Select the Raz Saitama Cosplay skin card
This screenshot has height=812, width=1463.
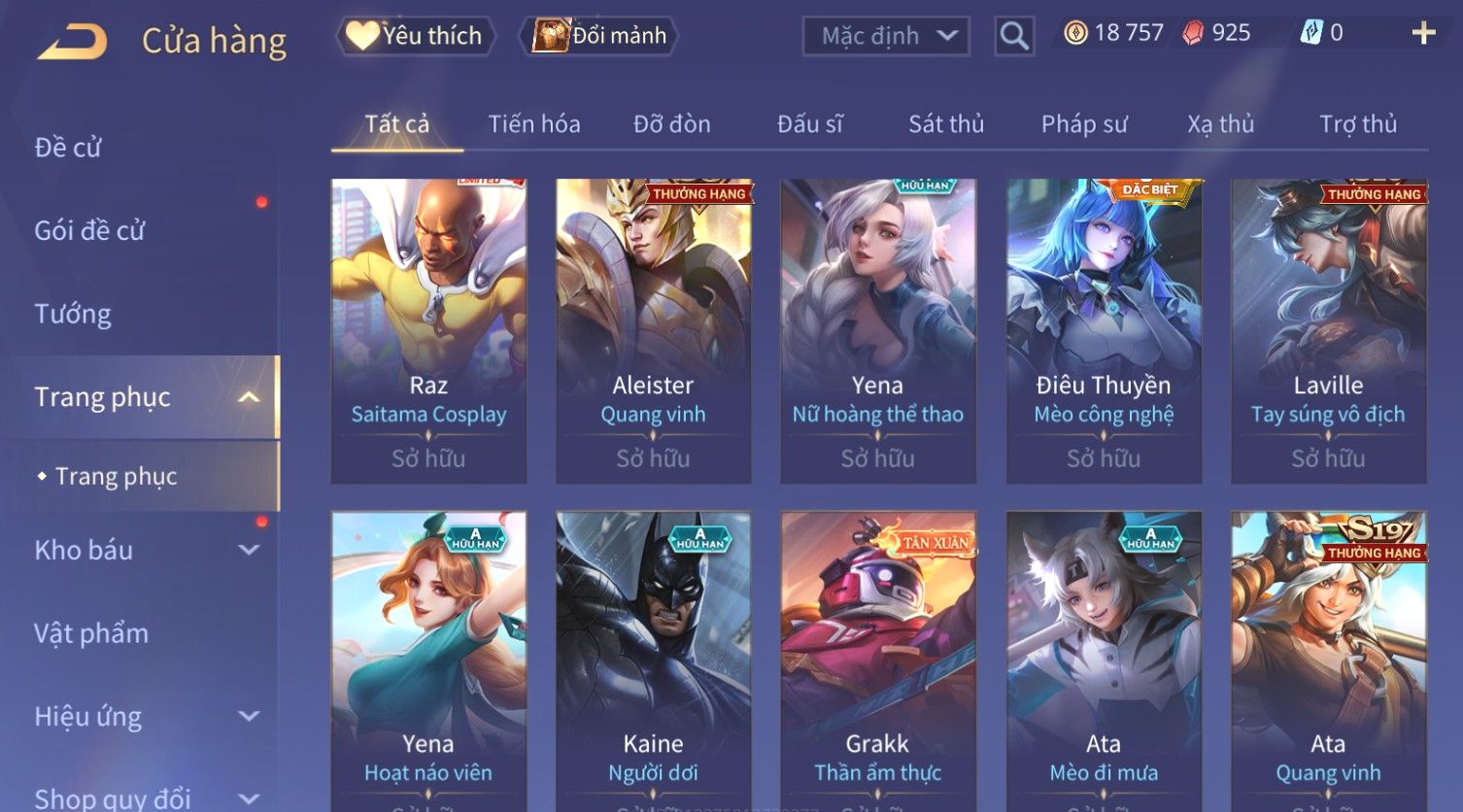[x=428, y=330]
